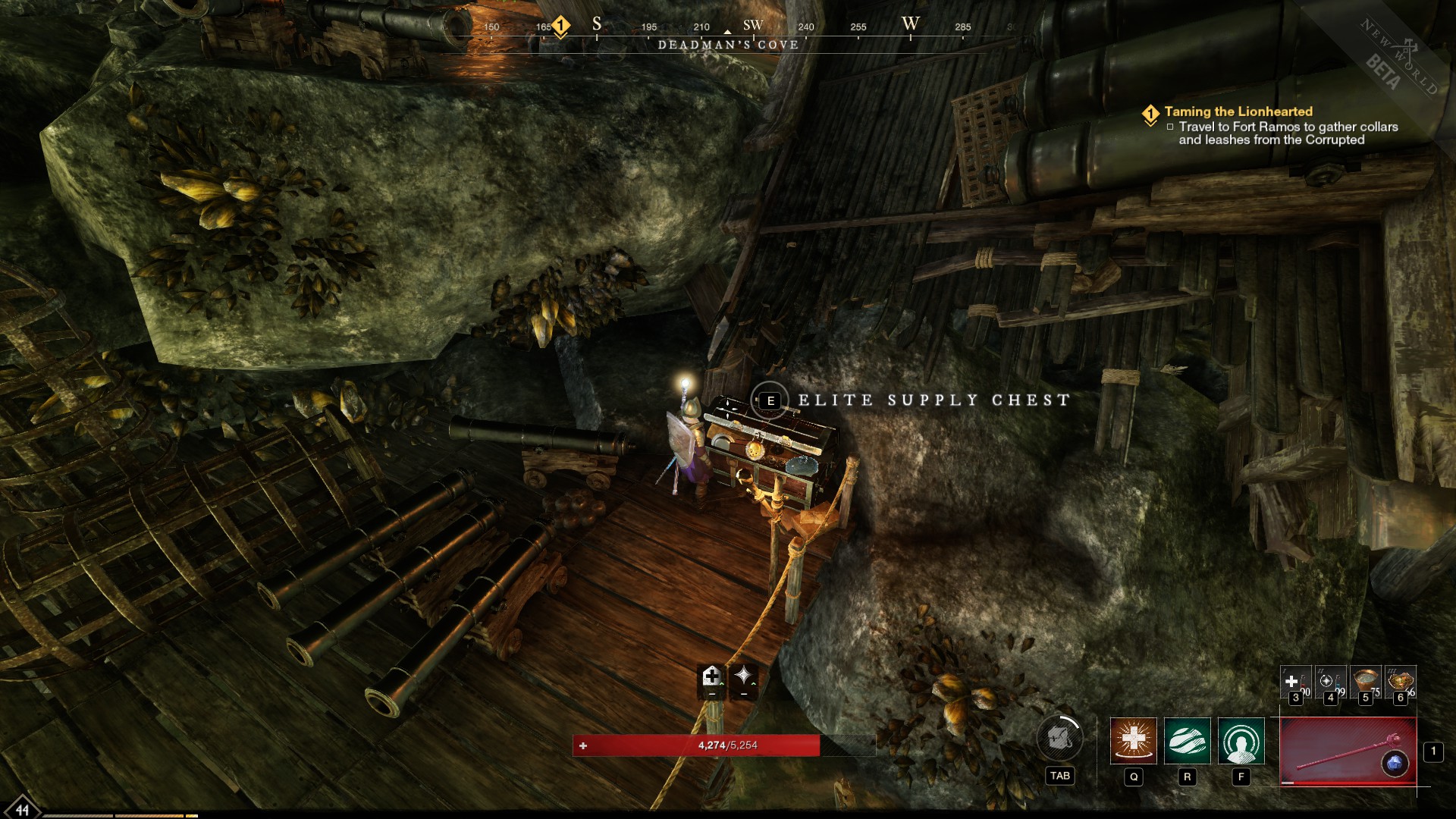The height and width of the screenshot is (819, 1456).
Task: Click the sparkle buff icon above the health bar
Action: (x=743, y=676)
